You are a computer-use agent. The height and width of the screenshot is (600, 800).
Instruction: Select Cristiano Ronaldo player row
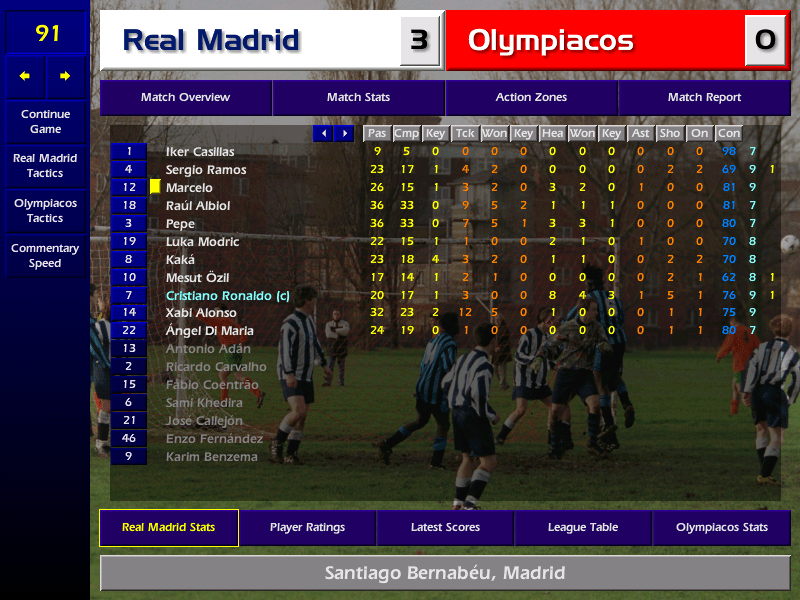tap(227, 296)
